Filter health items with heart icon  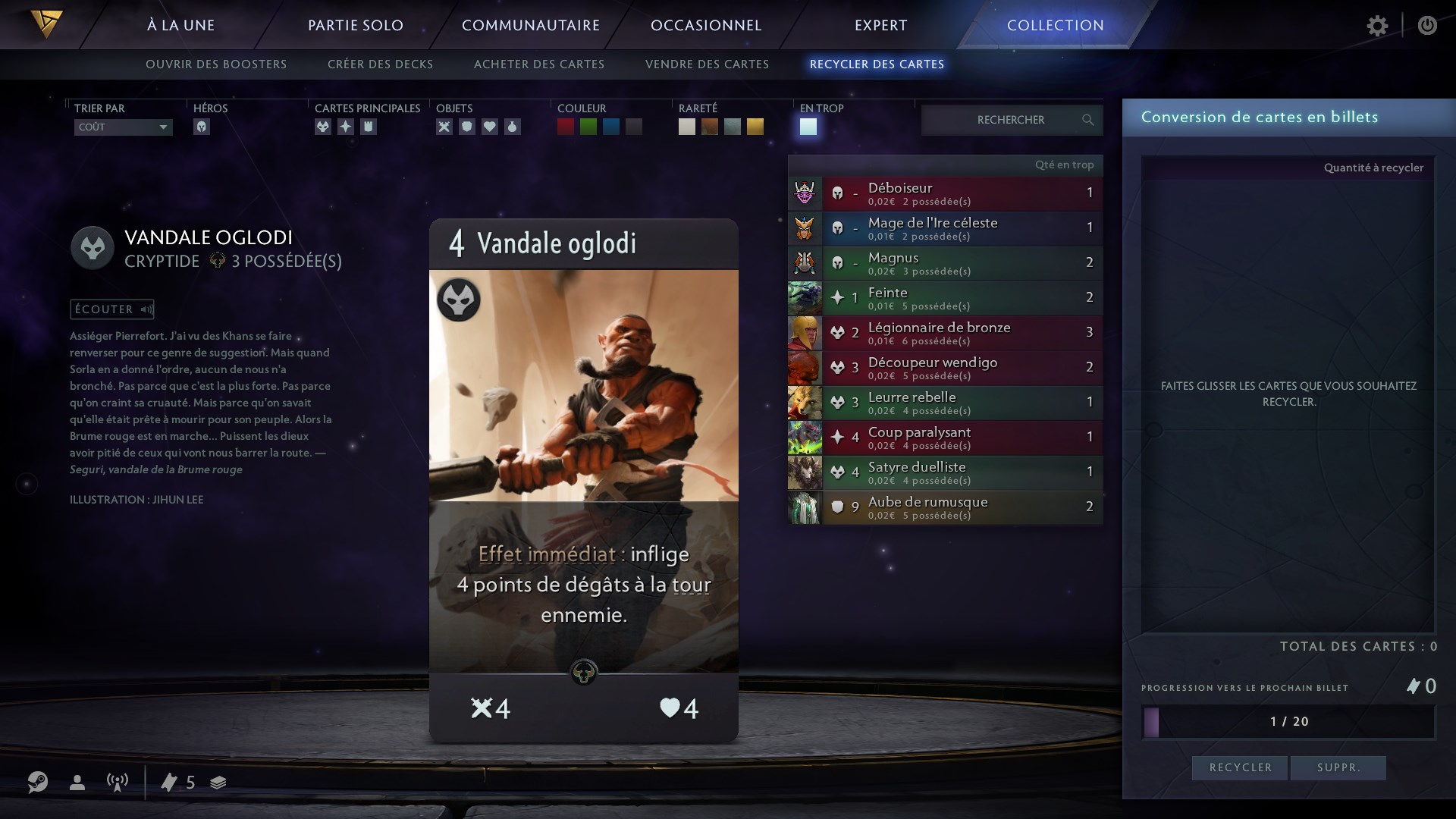pos(490,127)
